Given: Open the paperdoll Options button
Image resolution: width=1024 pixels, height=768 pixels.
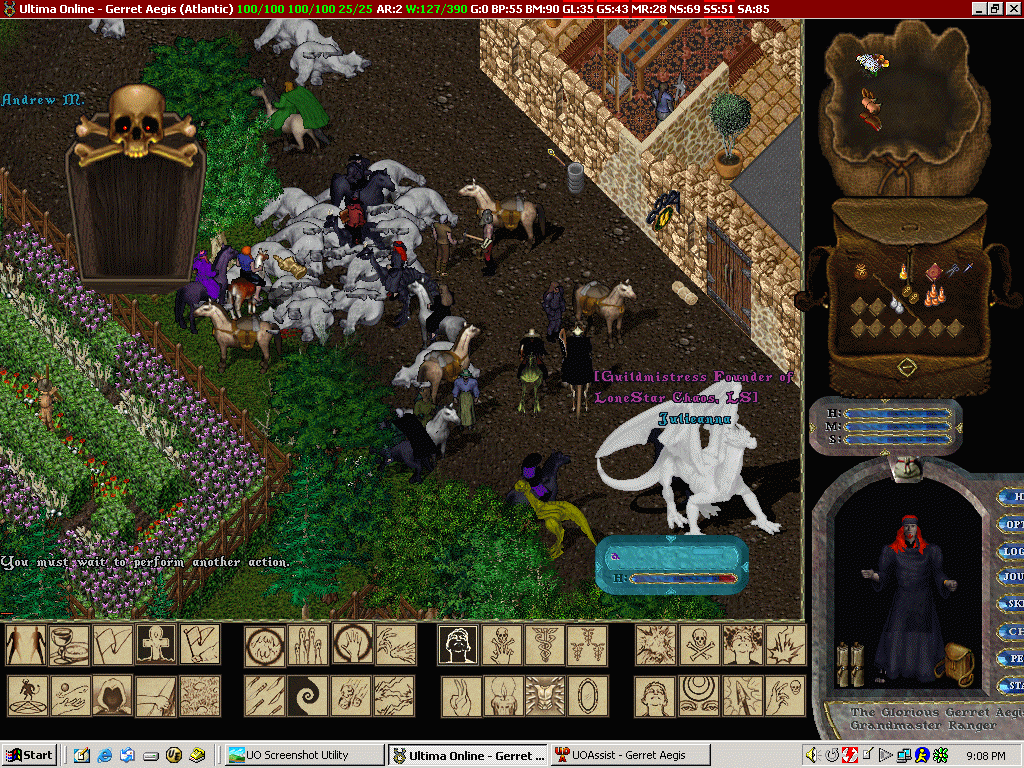Looking at the screenshot, I should [x=1012, y=524].
